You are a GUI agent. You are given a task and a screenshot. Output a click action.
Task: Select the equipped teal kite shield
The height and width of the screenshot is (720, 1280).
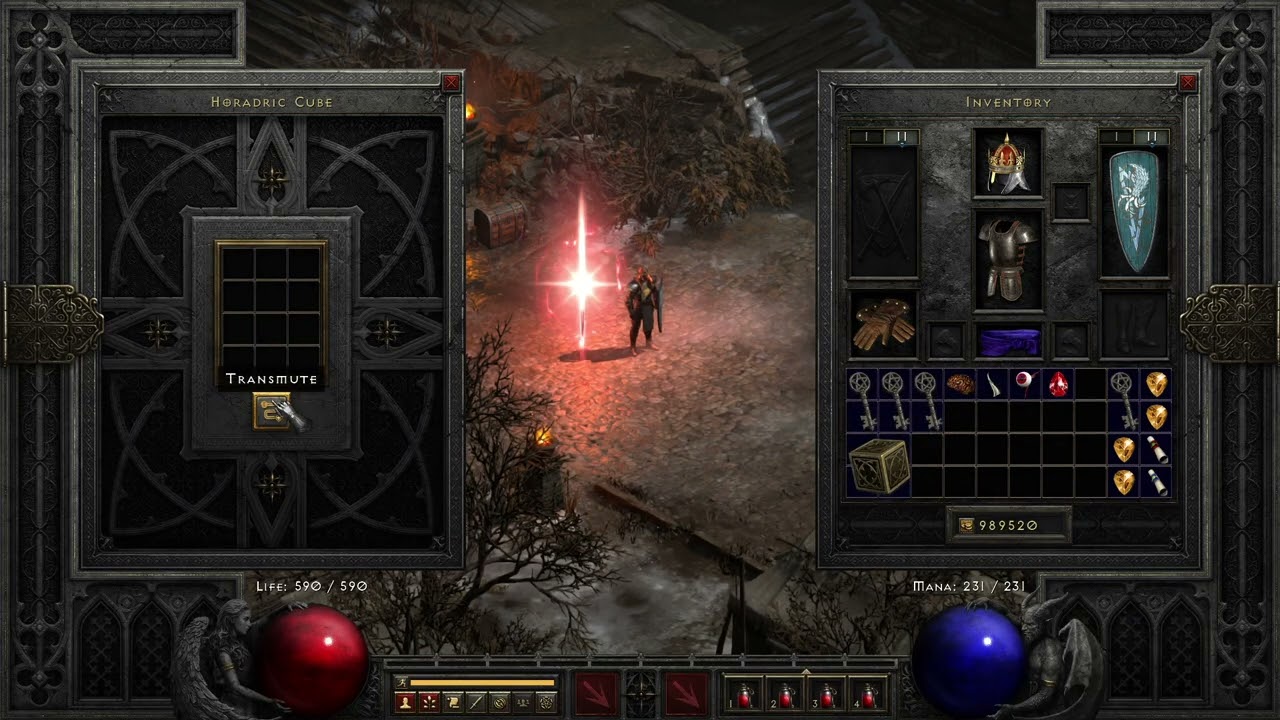pyautogui.click(x=1134, y=211)
